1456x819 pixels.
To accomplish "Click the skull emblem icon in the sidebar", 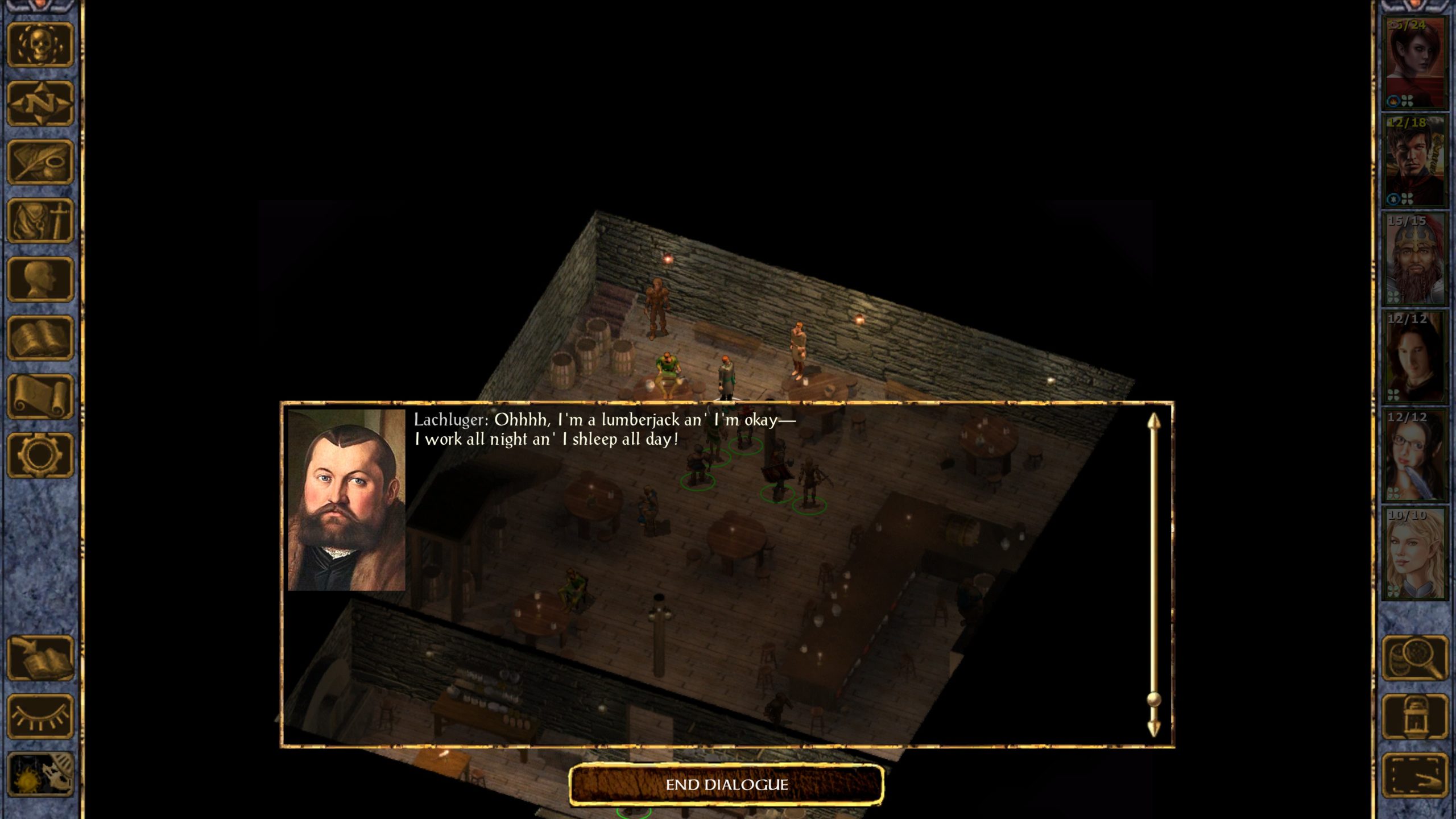I will (x=40, y=45).
